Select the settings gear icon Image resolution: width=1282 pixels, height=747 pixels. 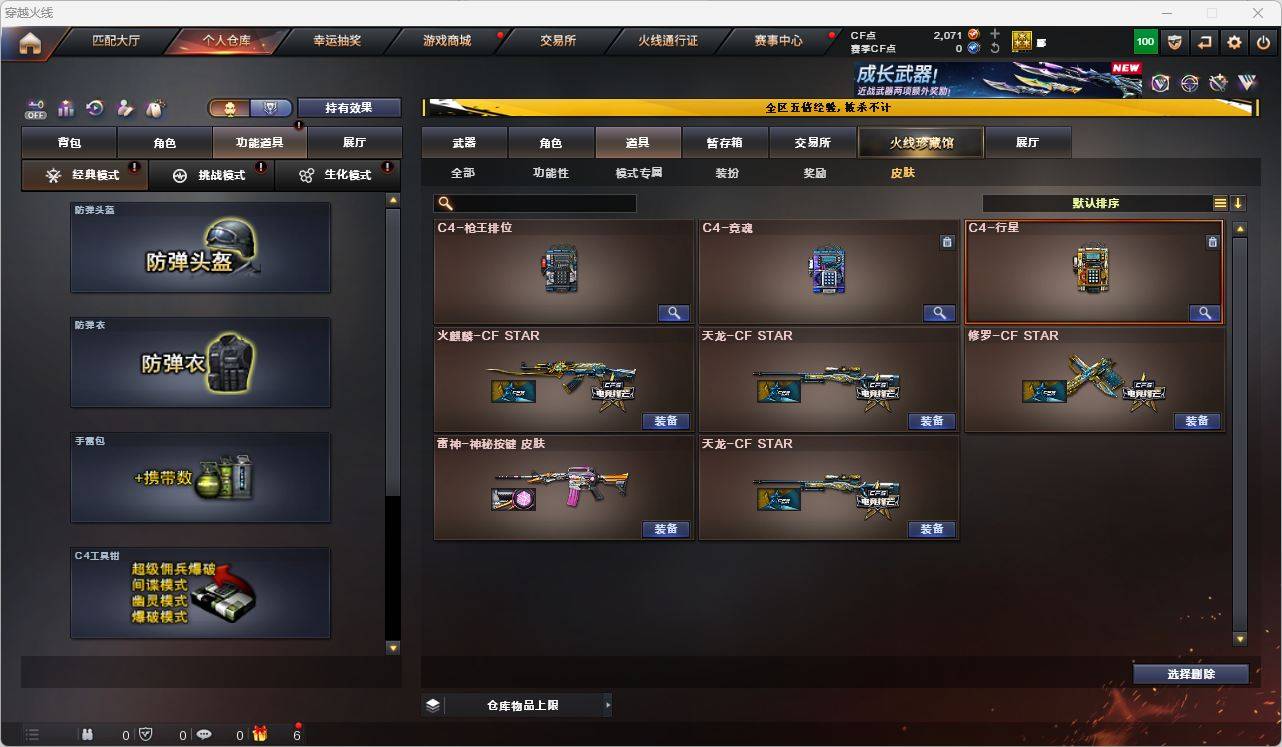[x=1233, y=41]
